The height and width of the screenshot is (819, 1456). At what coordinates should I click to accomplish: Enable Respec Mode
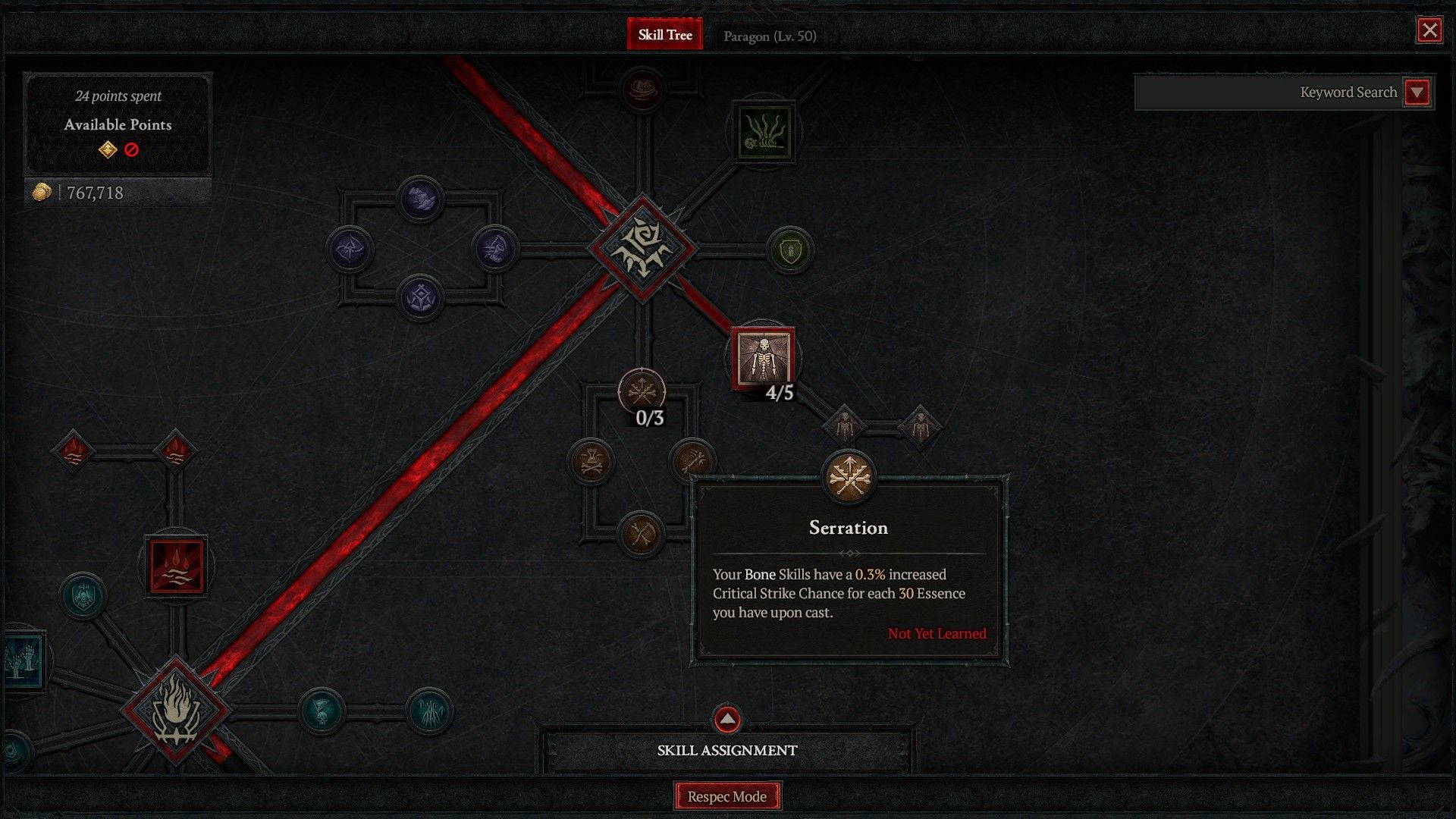[x=726, y=796]
